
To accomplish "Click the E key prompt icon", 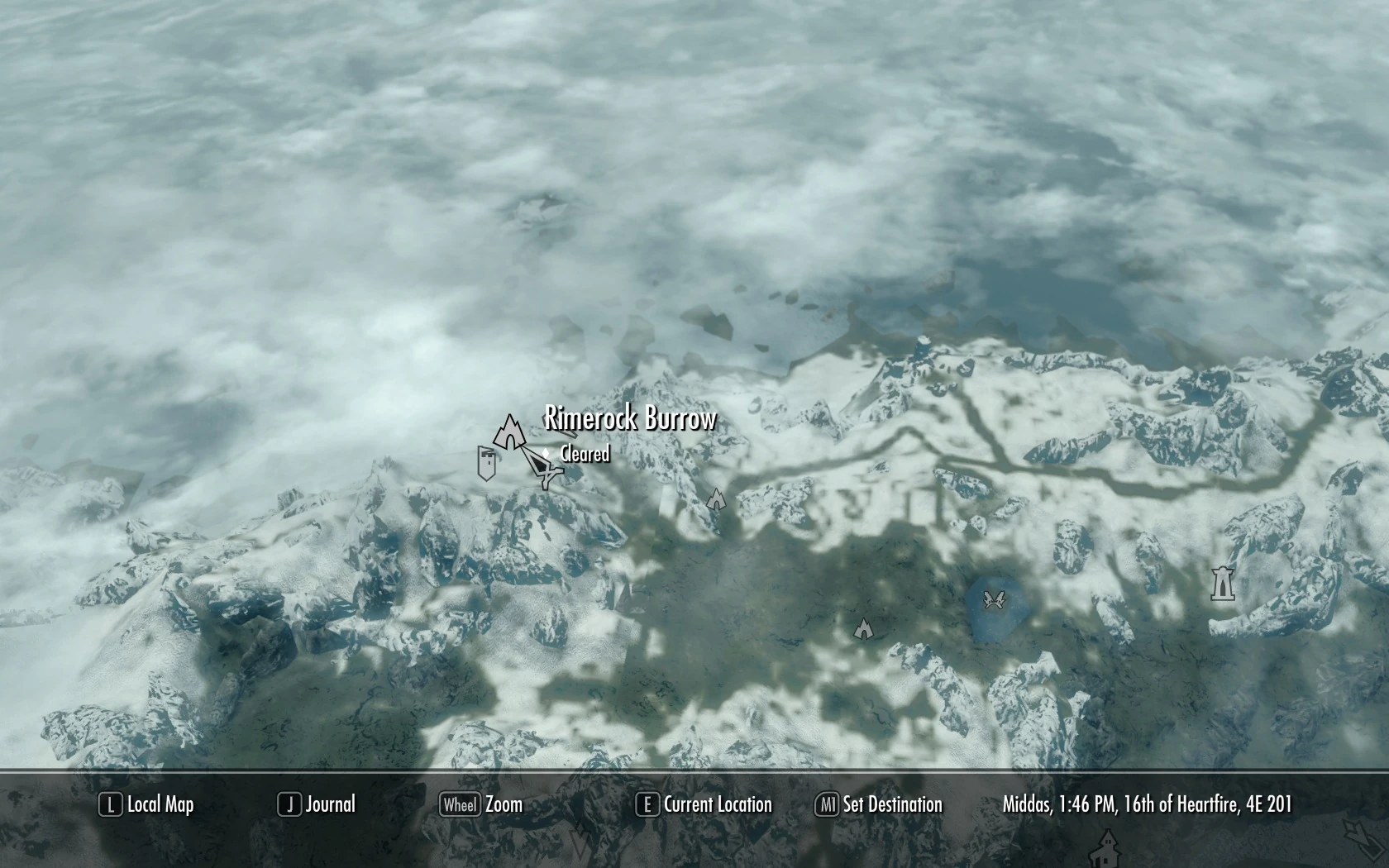I will [x=647, y=804].
